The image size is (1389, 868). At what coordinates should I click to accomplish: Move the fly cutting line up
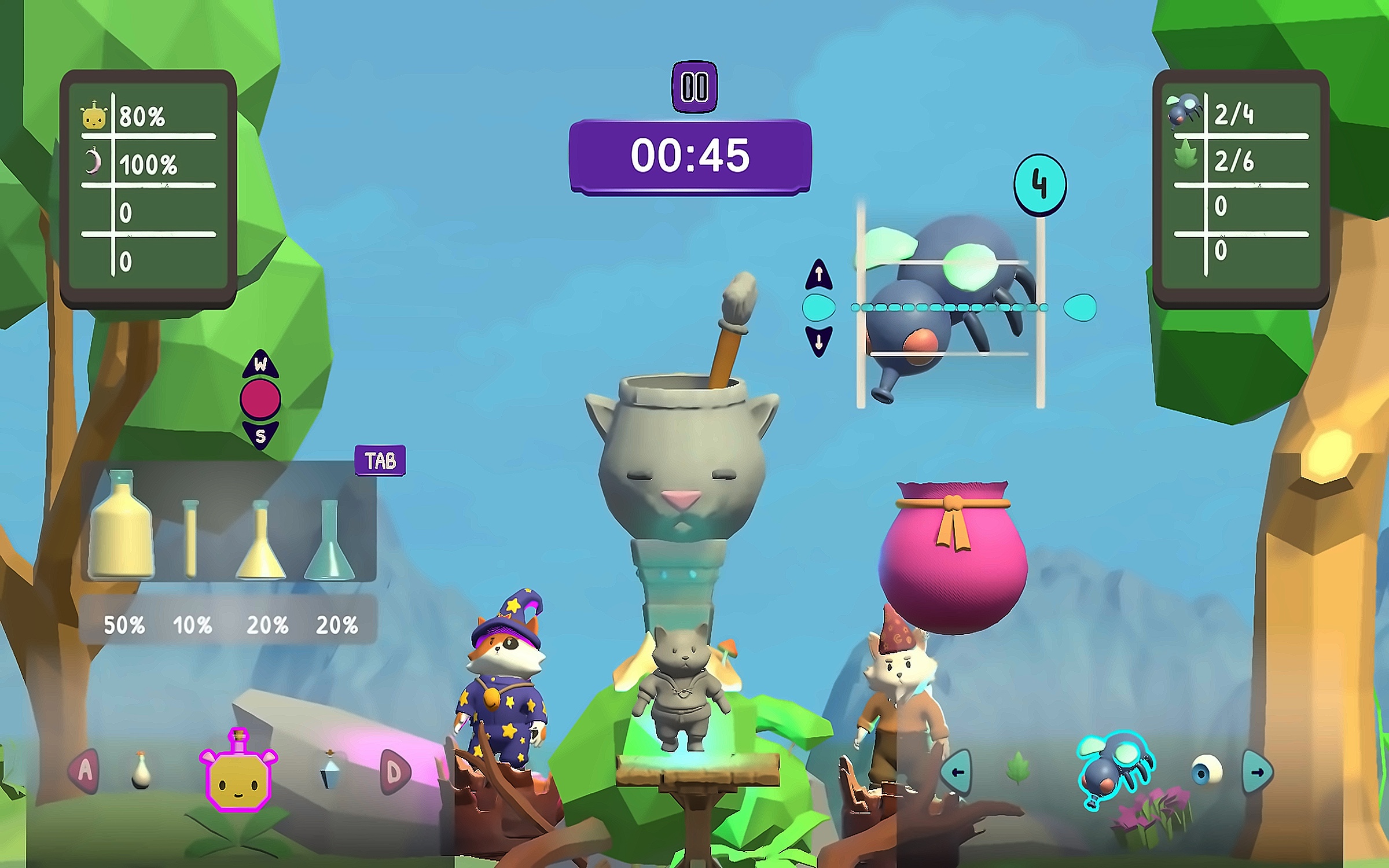click(x=818, y=274)
